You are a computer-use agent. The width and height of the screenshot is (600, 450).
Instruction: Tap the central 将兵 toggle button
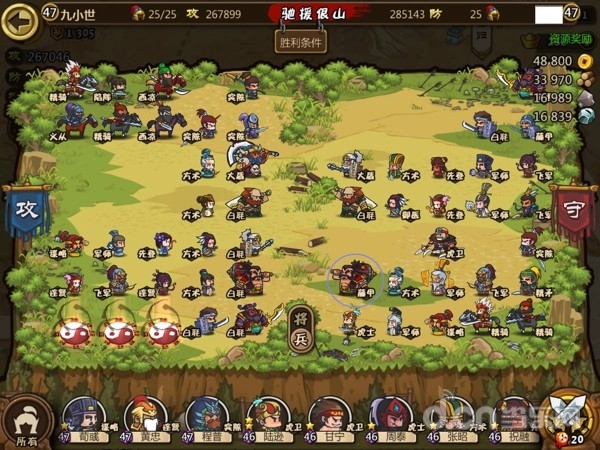pyautogui.click(x=300, y=329)
